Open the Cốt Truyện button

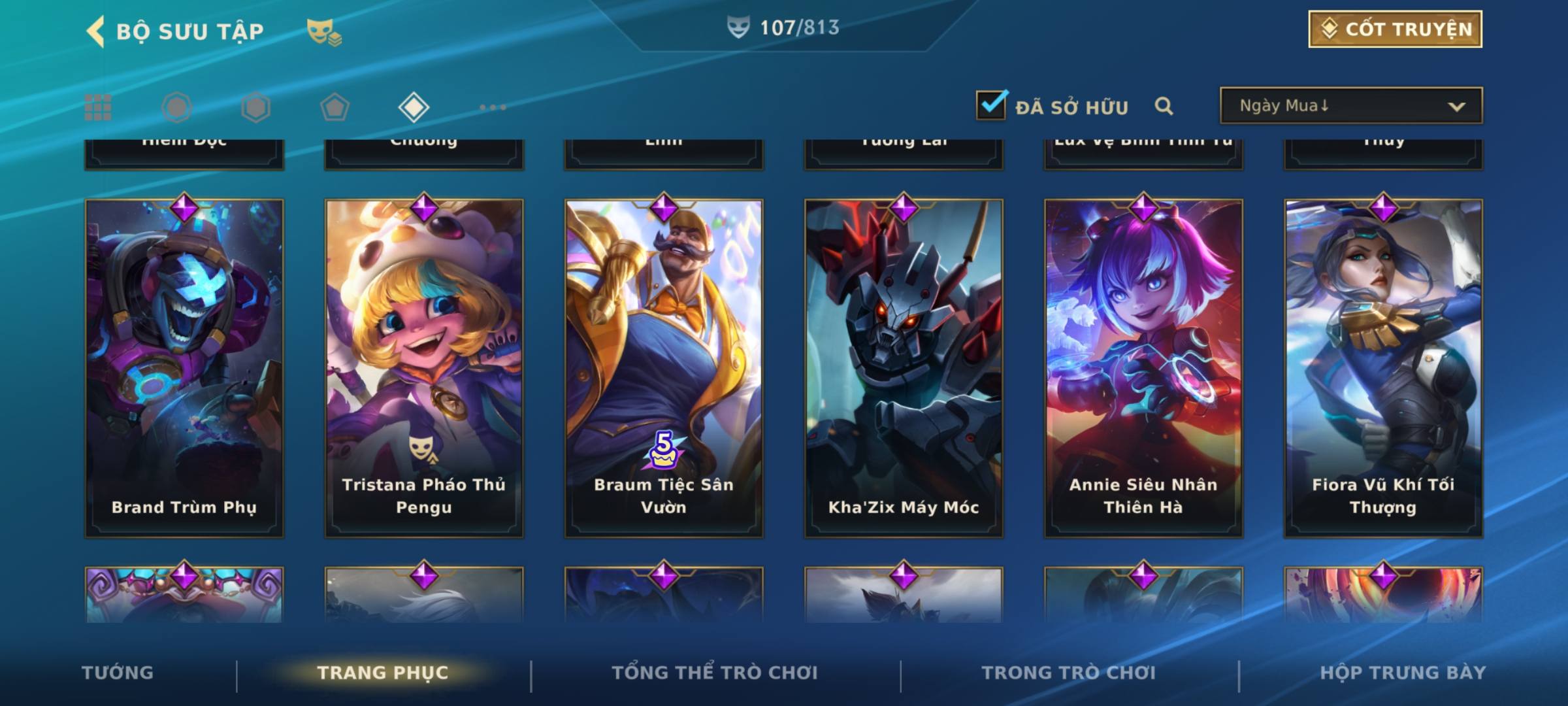tap(1395, 29)
